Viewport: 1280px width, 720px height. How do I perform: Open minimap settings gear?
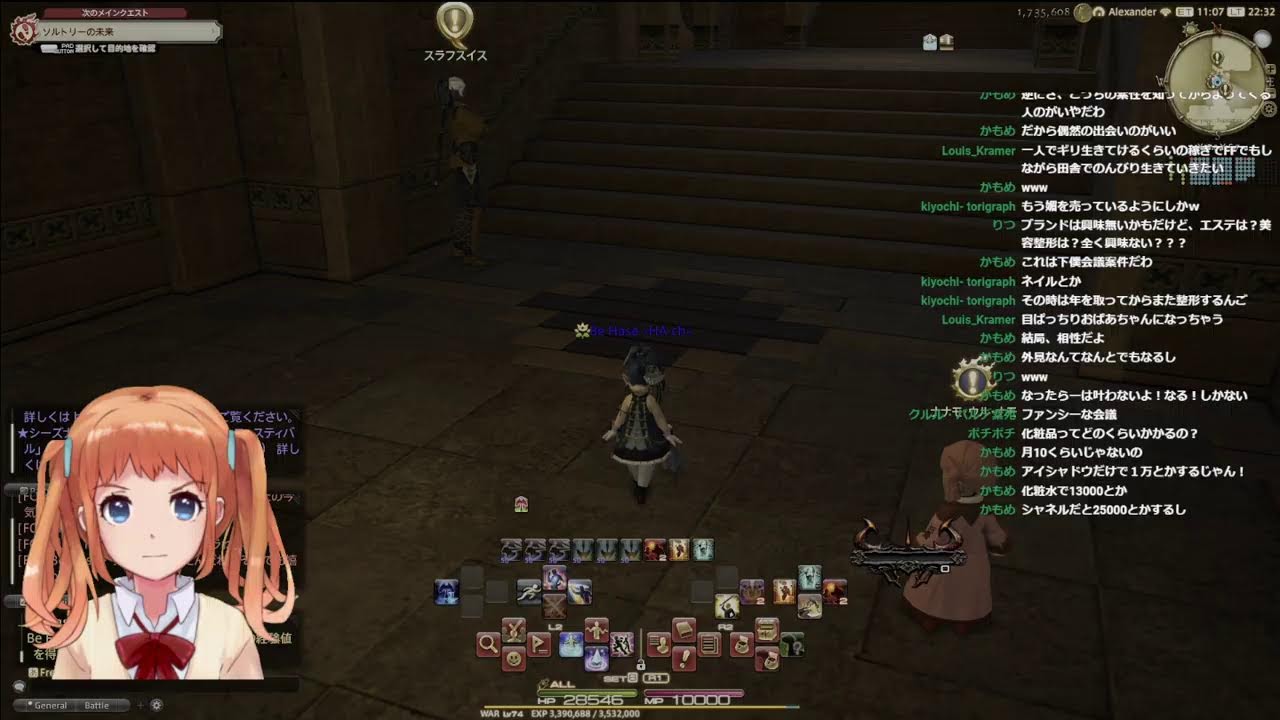pos(1270,108)
